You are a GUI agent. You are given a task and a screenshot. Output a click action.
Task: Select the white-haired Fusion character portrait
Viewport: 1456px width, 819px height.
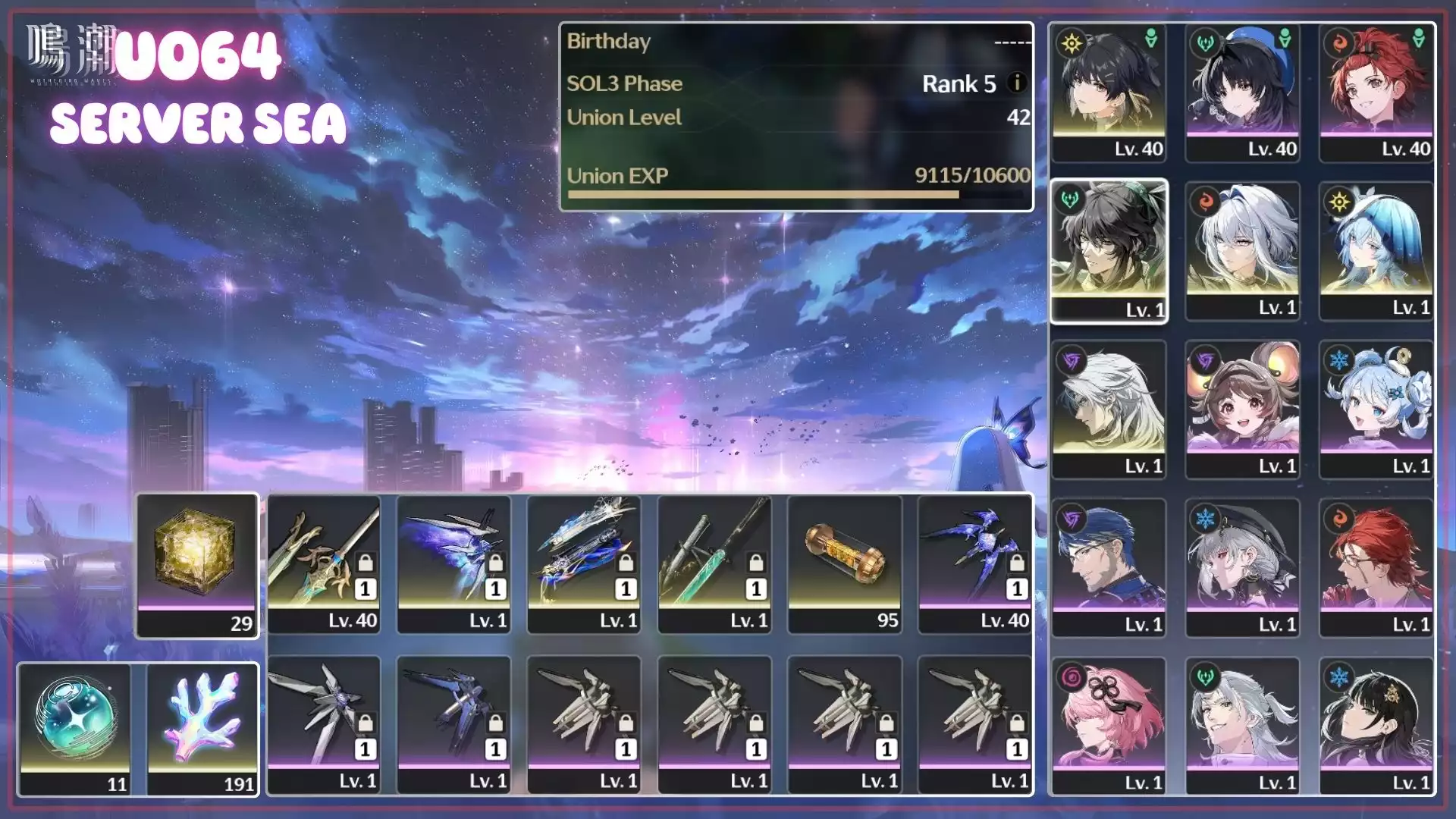1242,251
